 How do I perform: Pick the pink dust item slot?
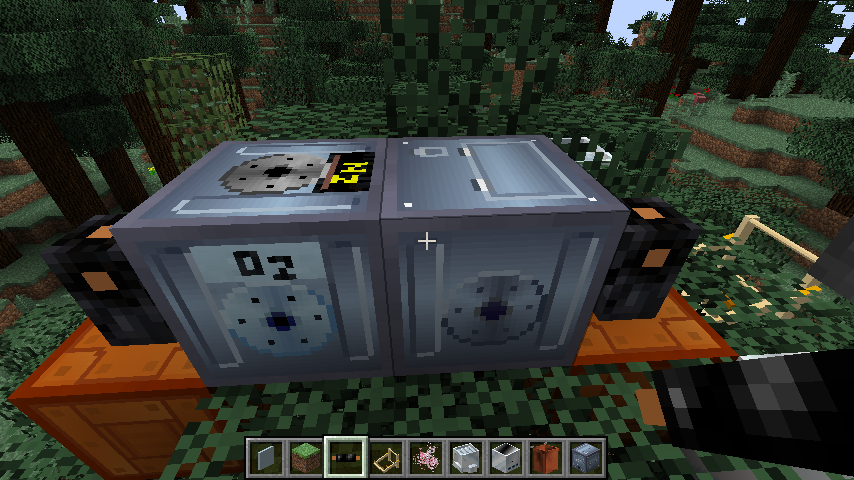coord(426,458)
